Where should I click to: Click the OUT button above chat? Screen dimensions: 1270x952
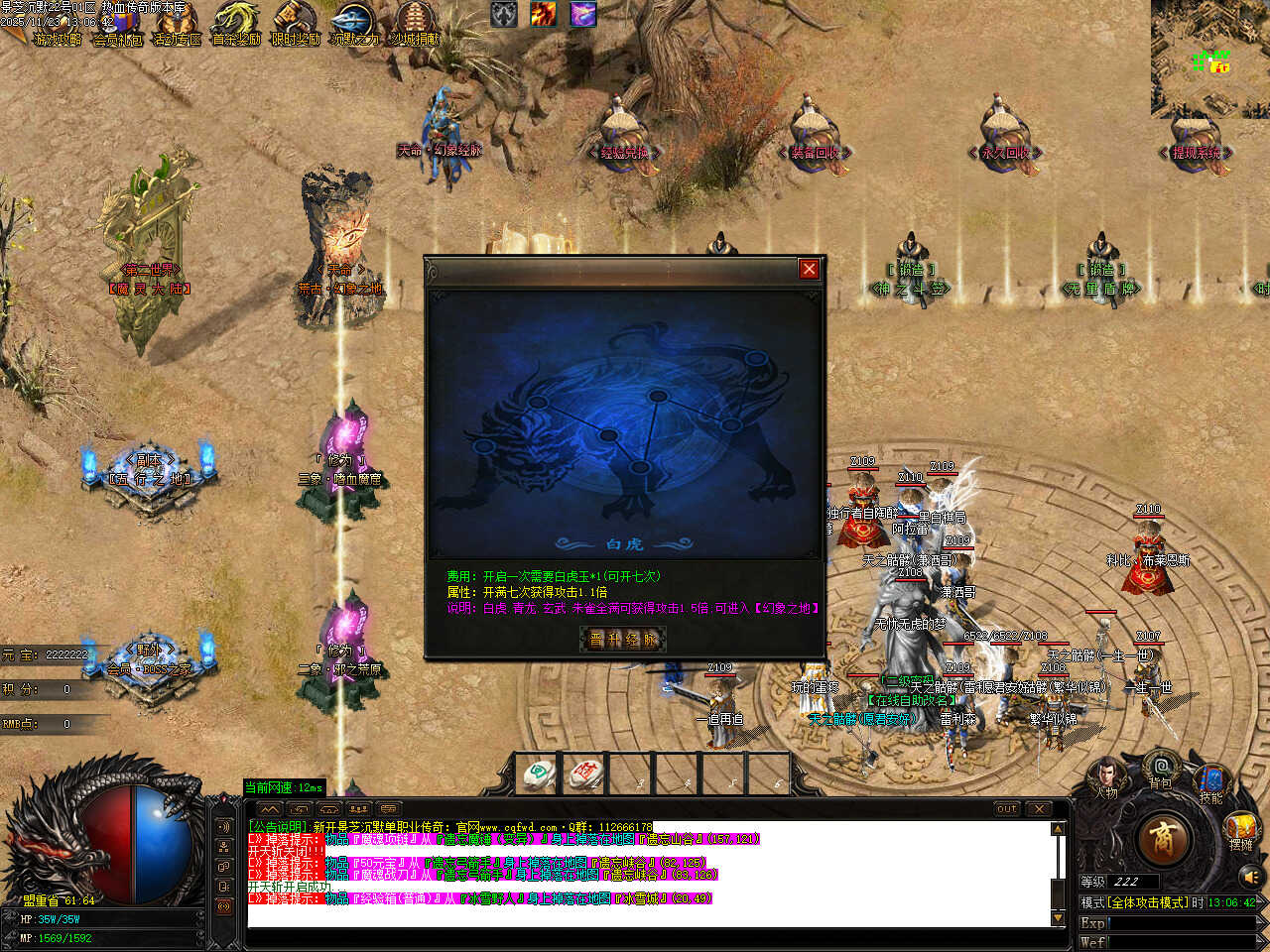(x=1007, y=809)
